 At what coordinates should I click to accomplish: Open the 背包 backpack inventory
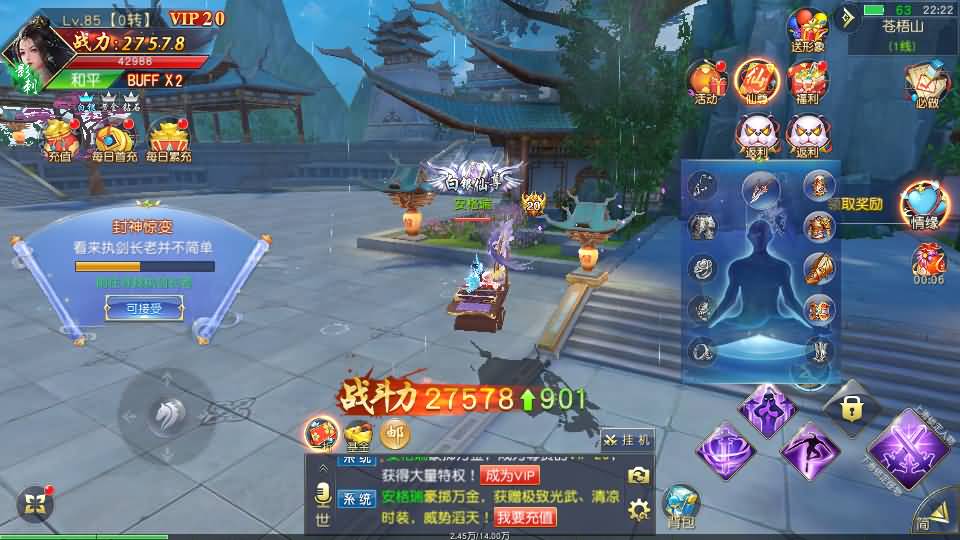[681, 505]
